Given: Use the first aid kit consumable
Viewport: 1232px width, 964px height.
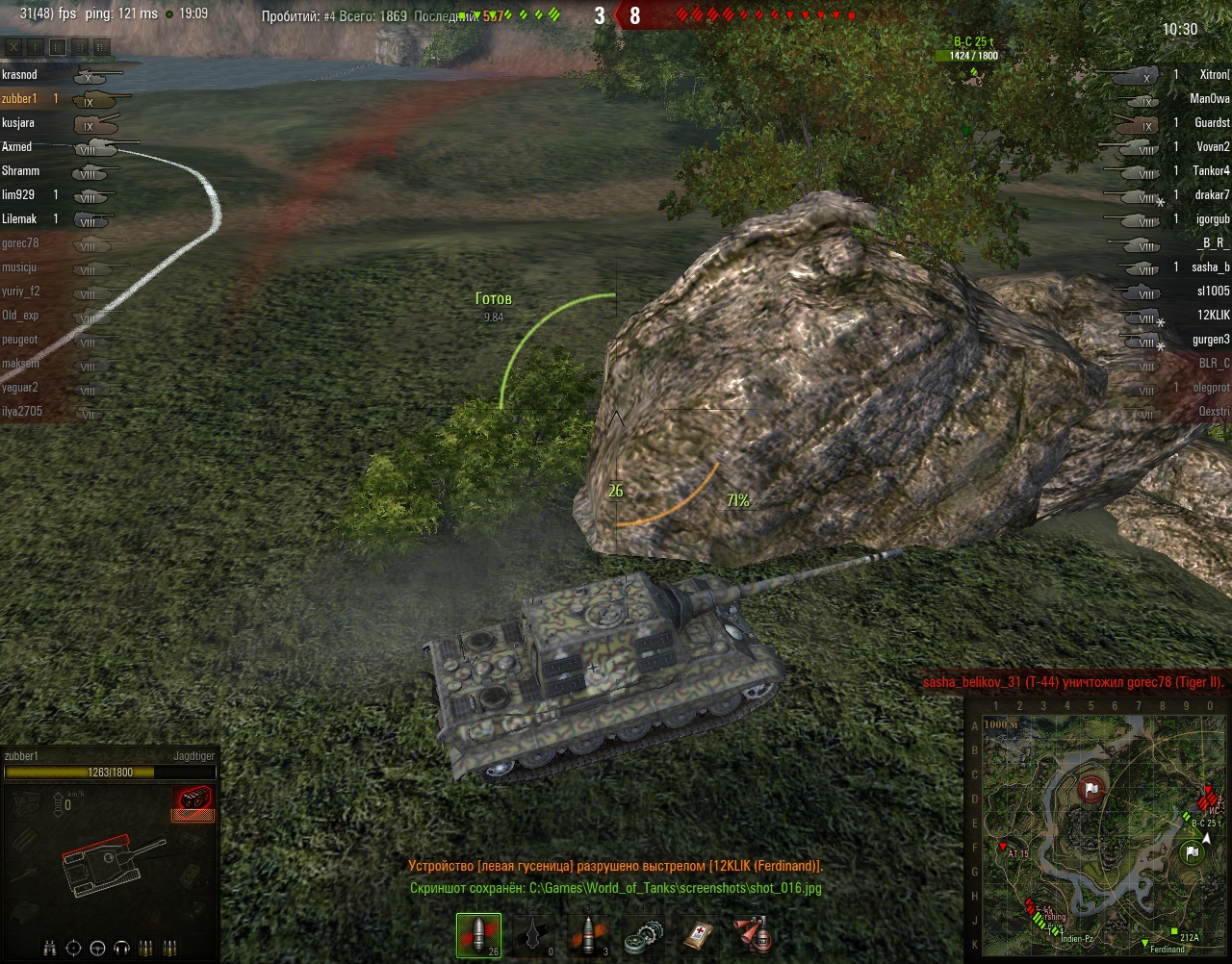Looking at the screenshot, I should click(697, 936).
